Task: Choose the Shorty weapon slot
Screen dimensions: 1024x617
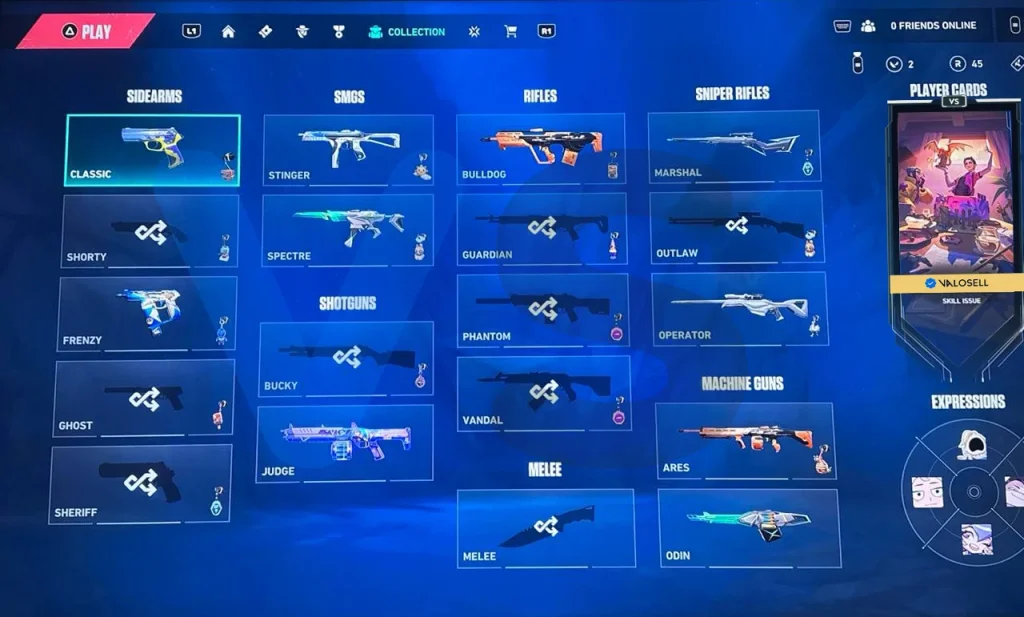Action: (x=150, y=231)
